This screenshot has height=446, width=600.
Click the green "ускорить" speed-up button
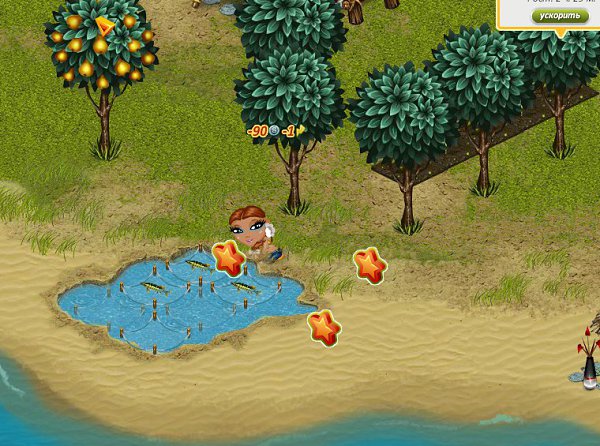tap(559, 17)
